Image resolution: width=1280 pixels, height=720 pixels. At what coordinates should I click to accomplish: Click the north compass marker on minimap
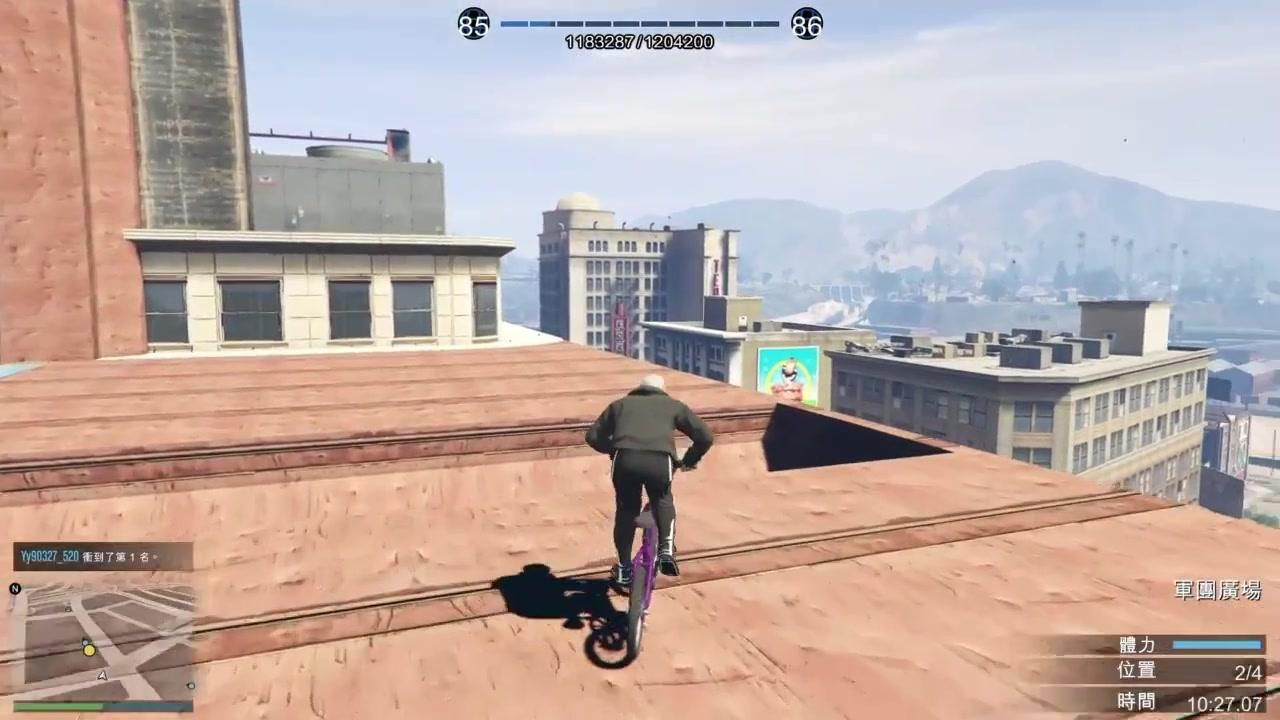pyautogui.click(x=15, y=588)
